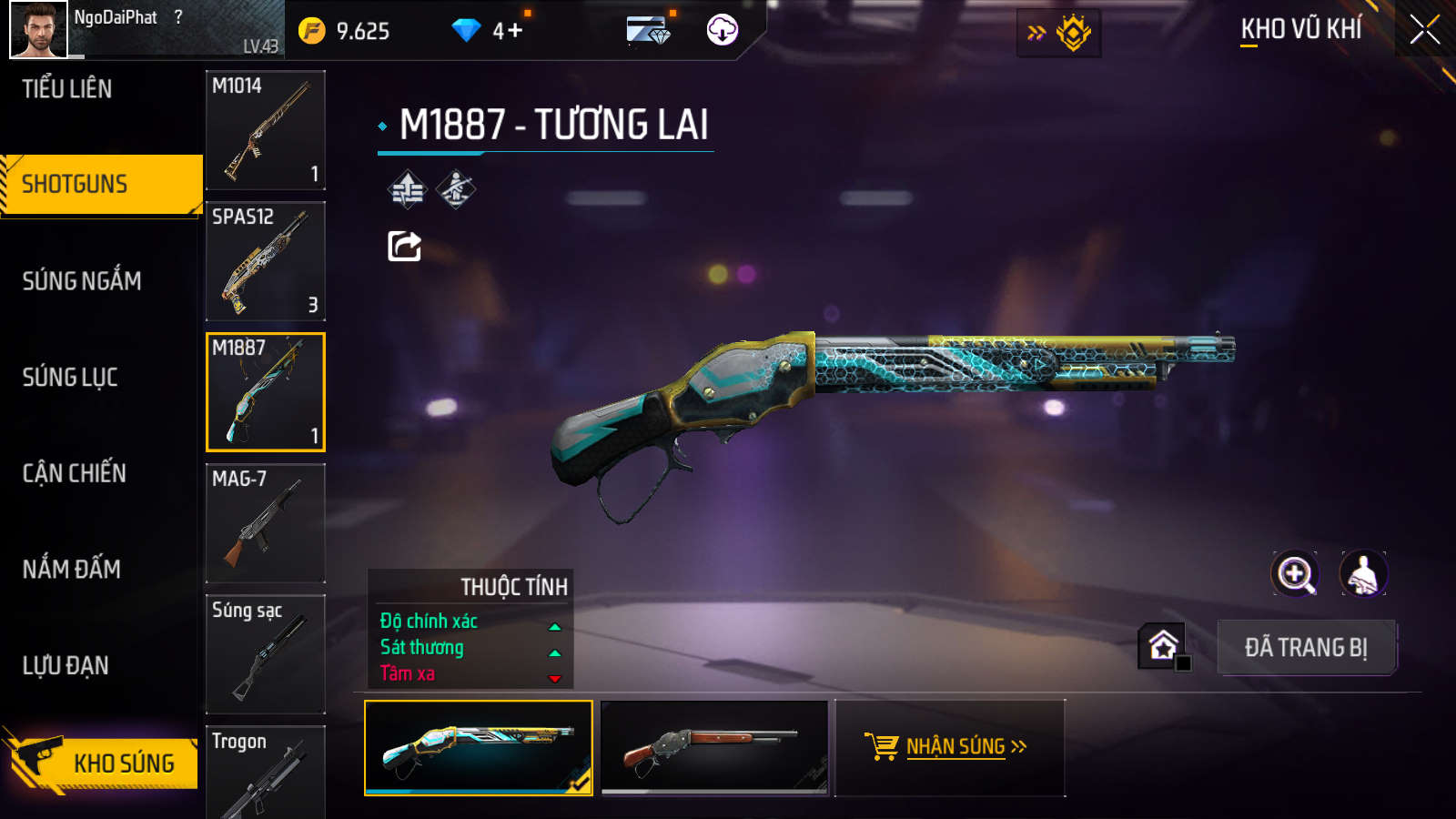Switch to Súng Lục weapons

[x=70, y=378]
